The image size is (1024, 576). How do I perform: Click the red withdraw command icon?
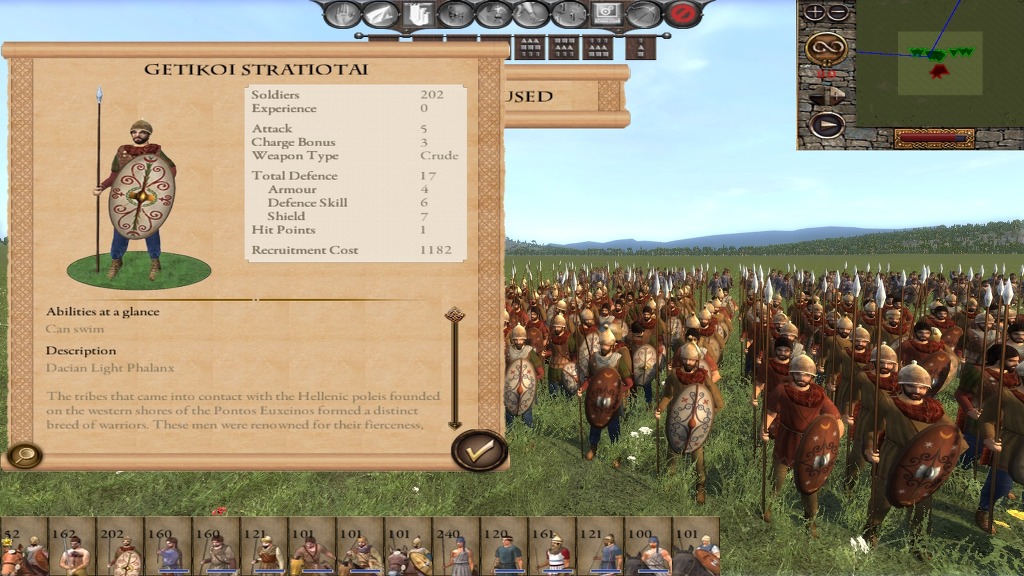[x=683, y=14]
